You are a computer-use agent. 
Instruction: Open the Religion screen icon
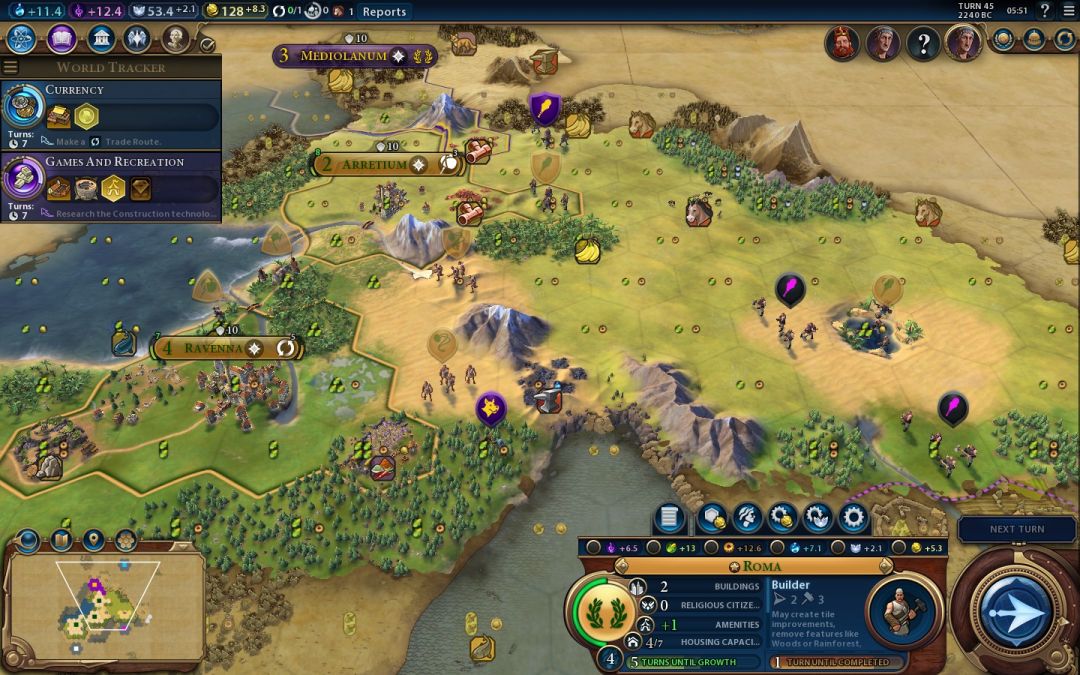tap(138, 40)
